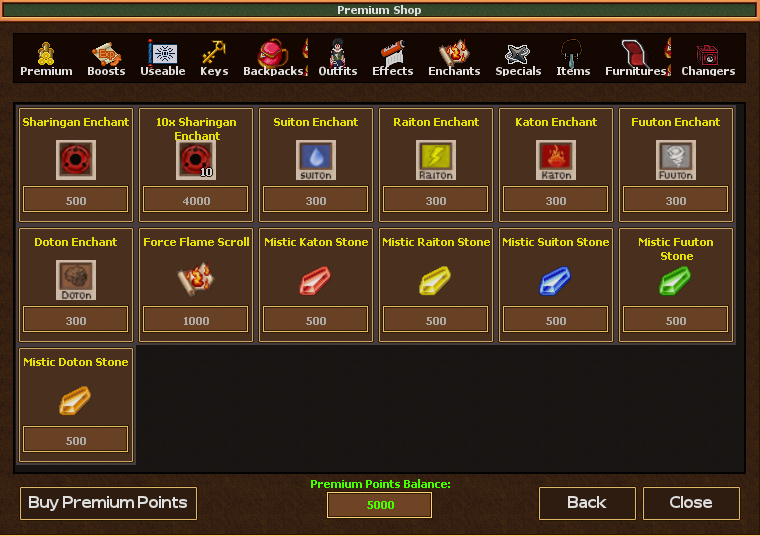Viewport: 760px width, 536px height.
Task: Open the Changers category tab
Action: click(708, 59)
